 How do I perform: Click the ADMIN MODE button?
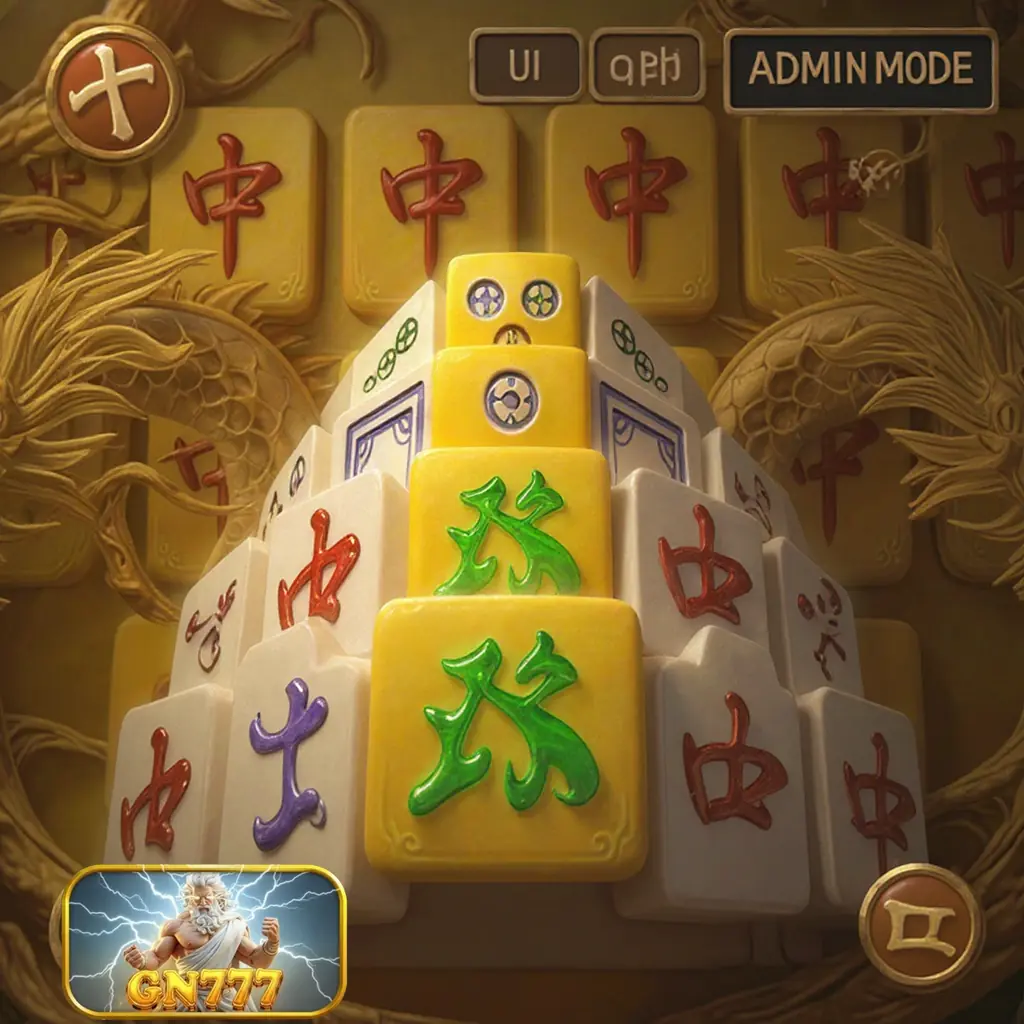pyautogui.click(x=860, y=69)
